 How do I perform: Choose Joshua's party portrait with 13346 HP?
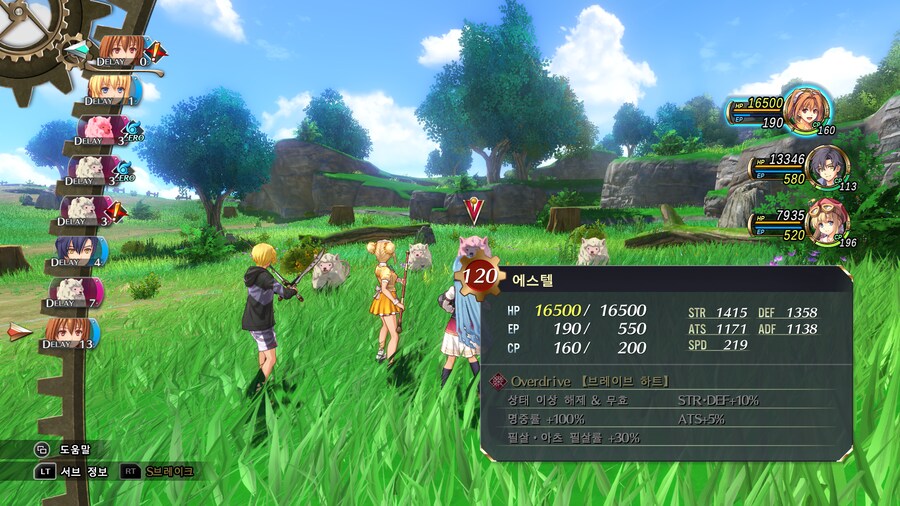pos(826,167)
